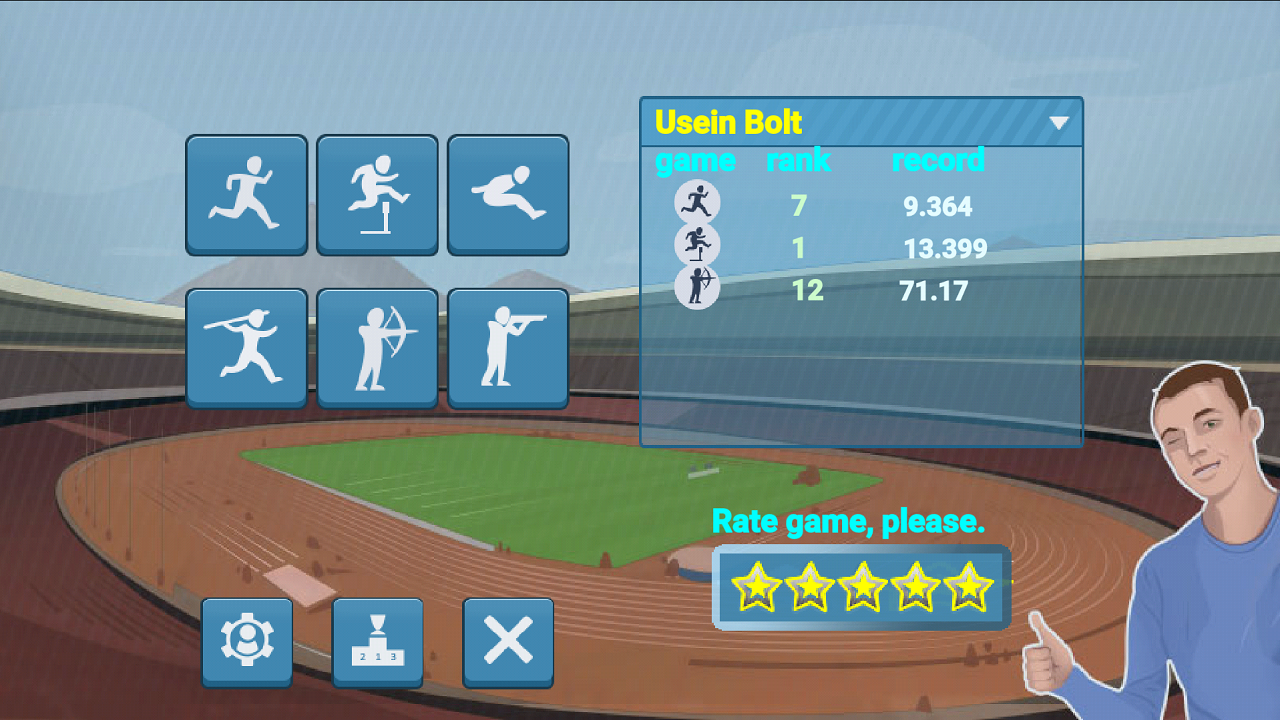Select the game column header
This screenshot has width=1280, height=720.
tap(696, 161)
